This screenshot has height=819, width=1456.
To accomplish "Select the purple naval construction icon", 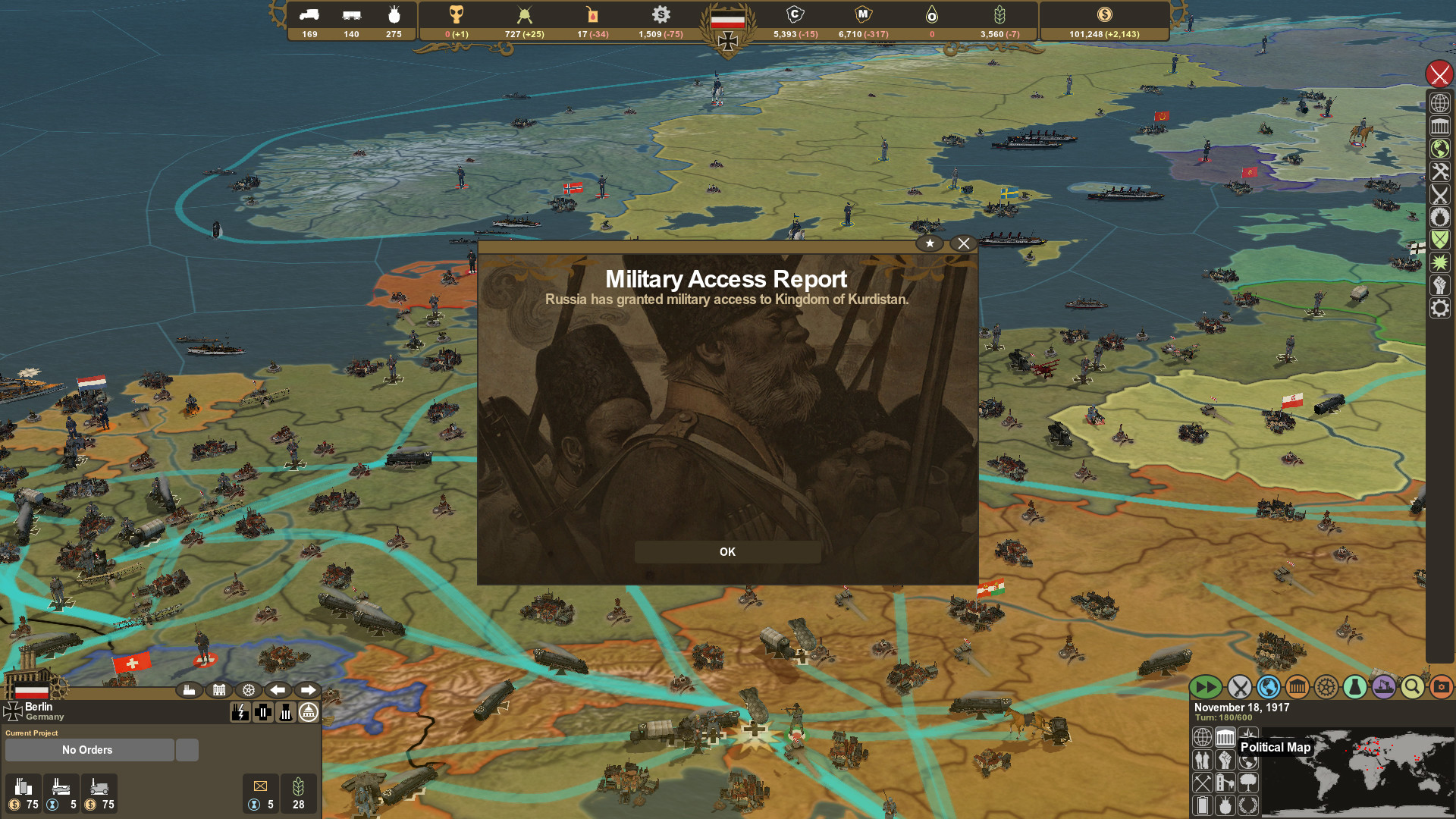I will (1385, 687).
